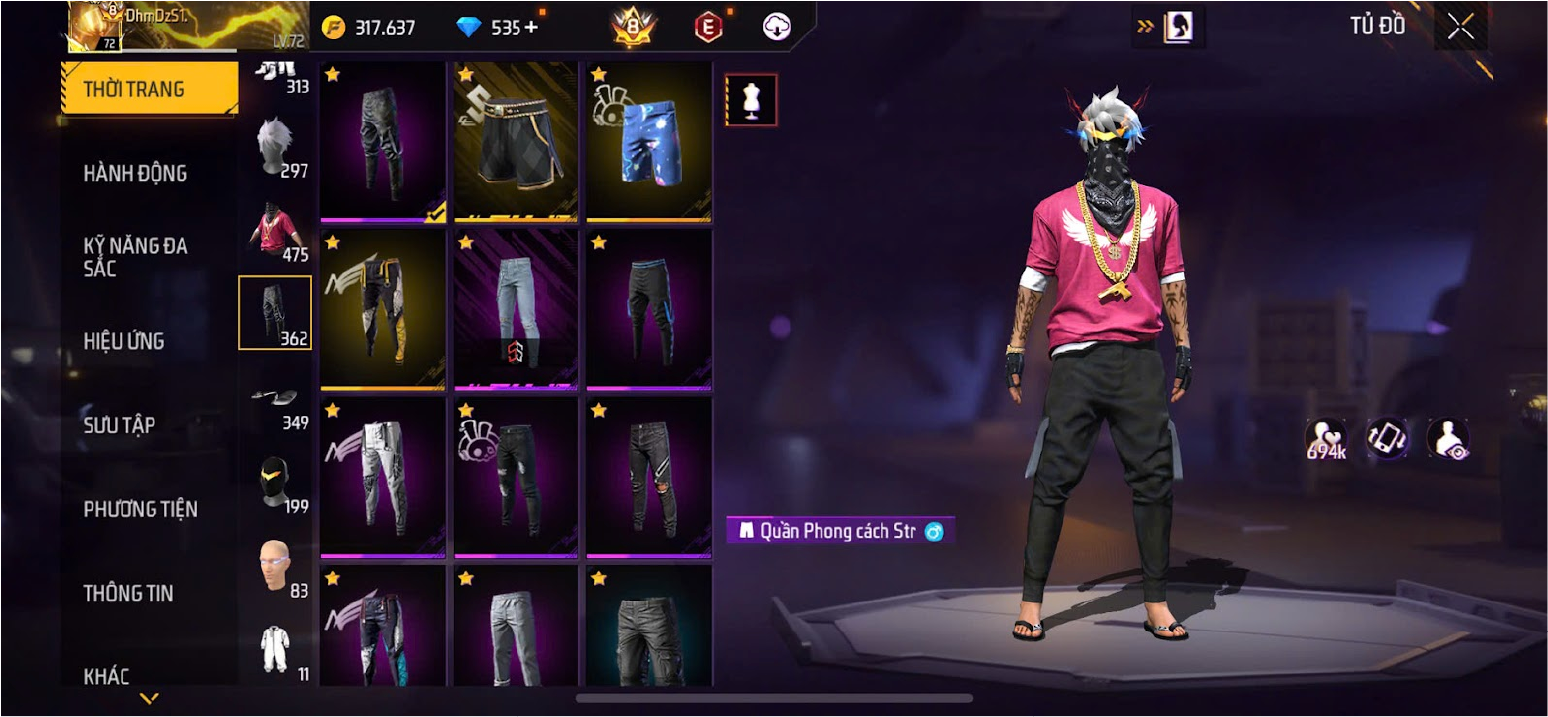
Task: Add diamonds using the plus button
Action: click(x=531, y=28)
